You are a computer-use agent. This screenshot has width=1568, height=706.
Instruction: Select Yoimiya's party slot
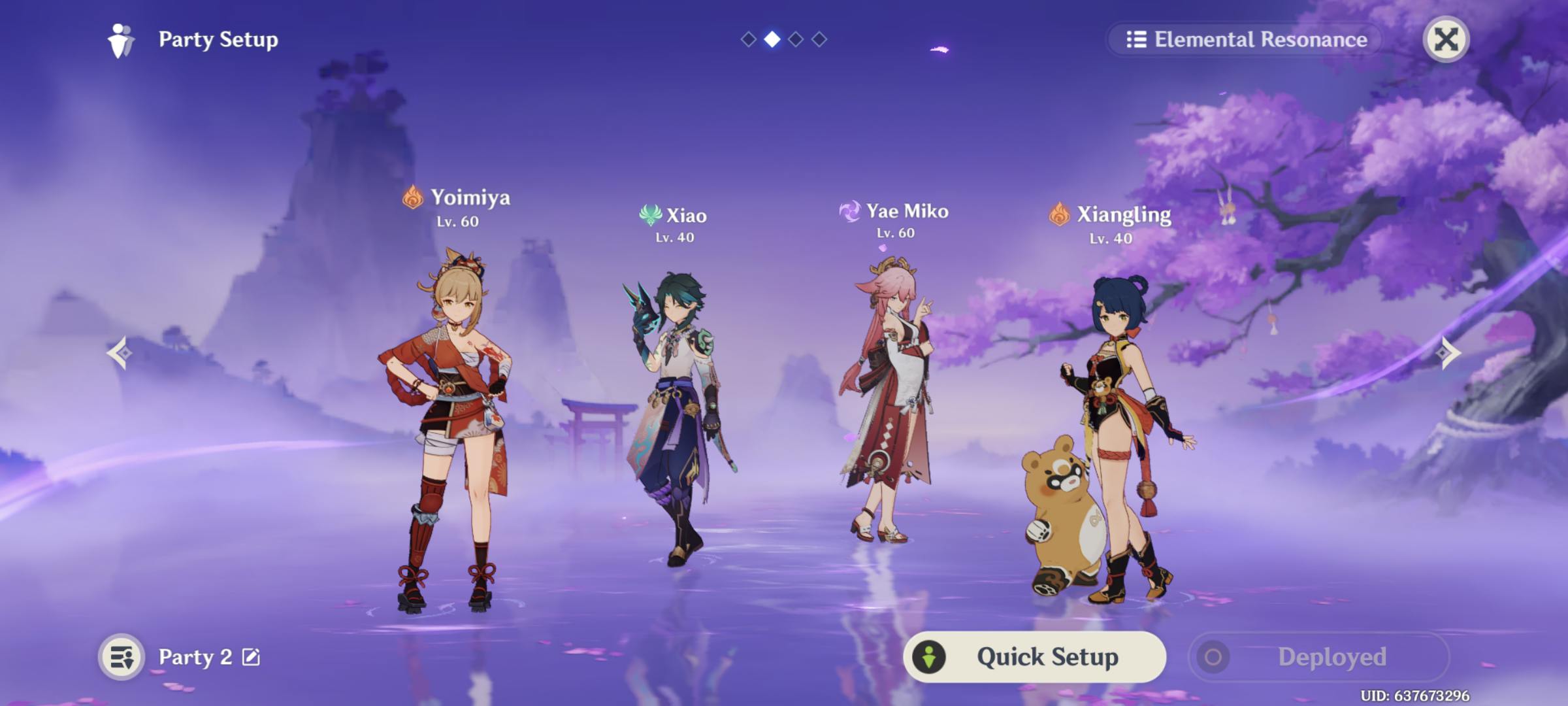(451, 425)
